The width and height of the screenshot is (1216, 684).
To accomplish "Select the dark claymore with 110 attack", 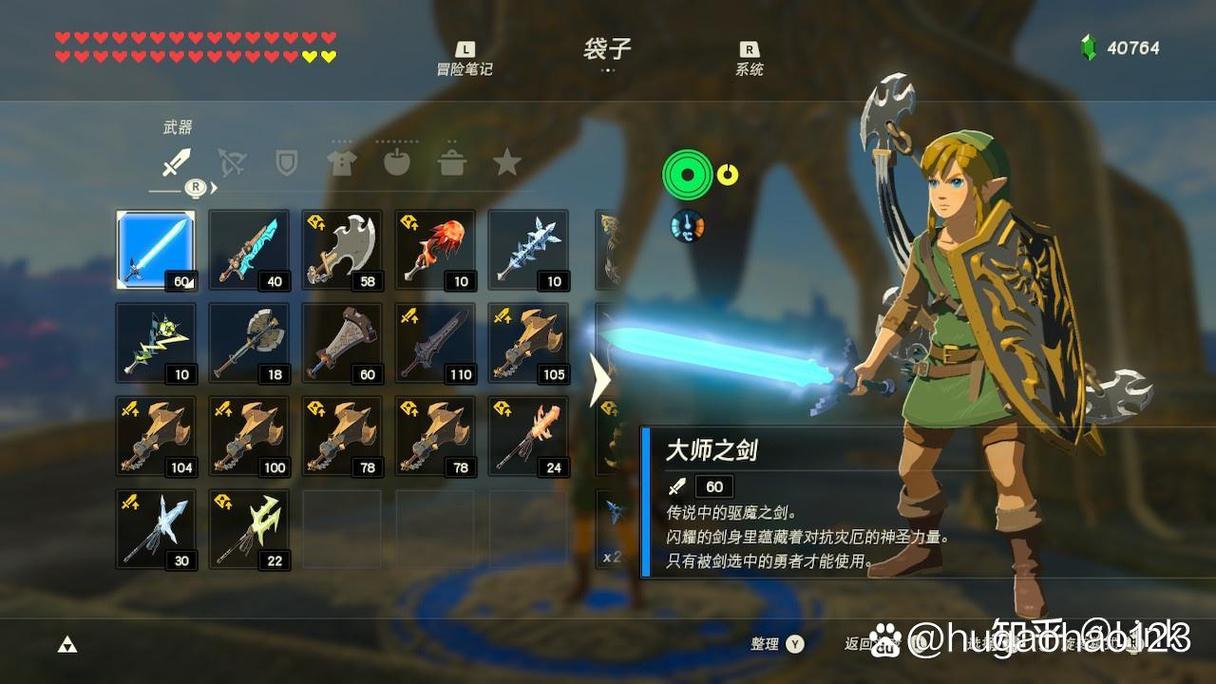I will [x=435, y=343].
